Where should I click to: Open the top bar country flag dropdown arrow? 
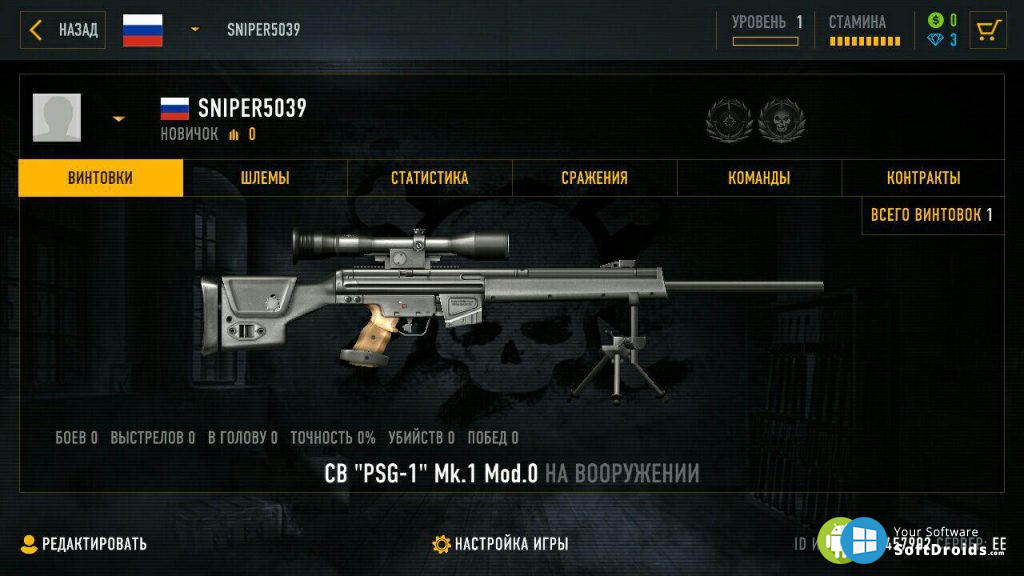click(x=195, y=30)
